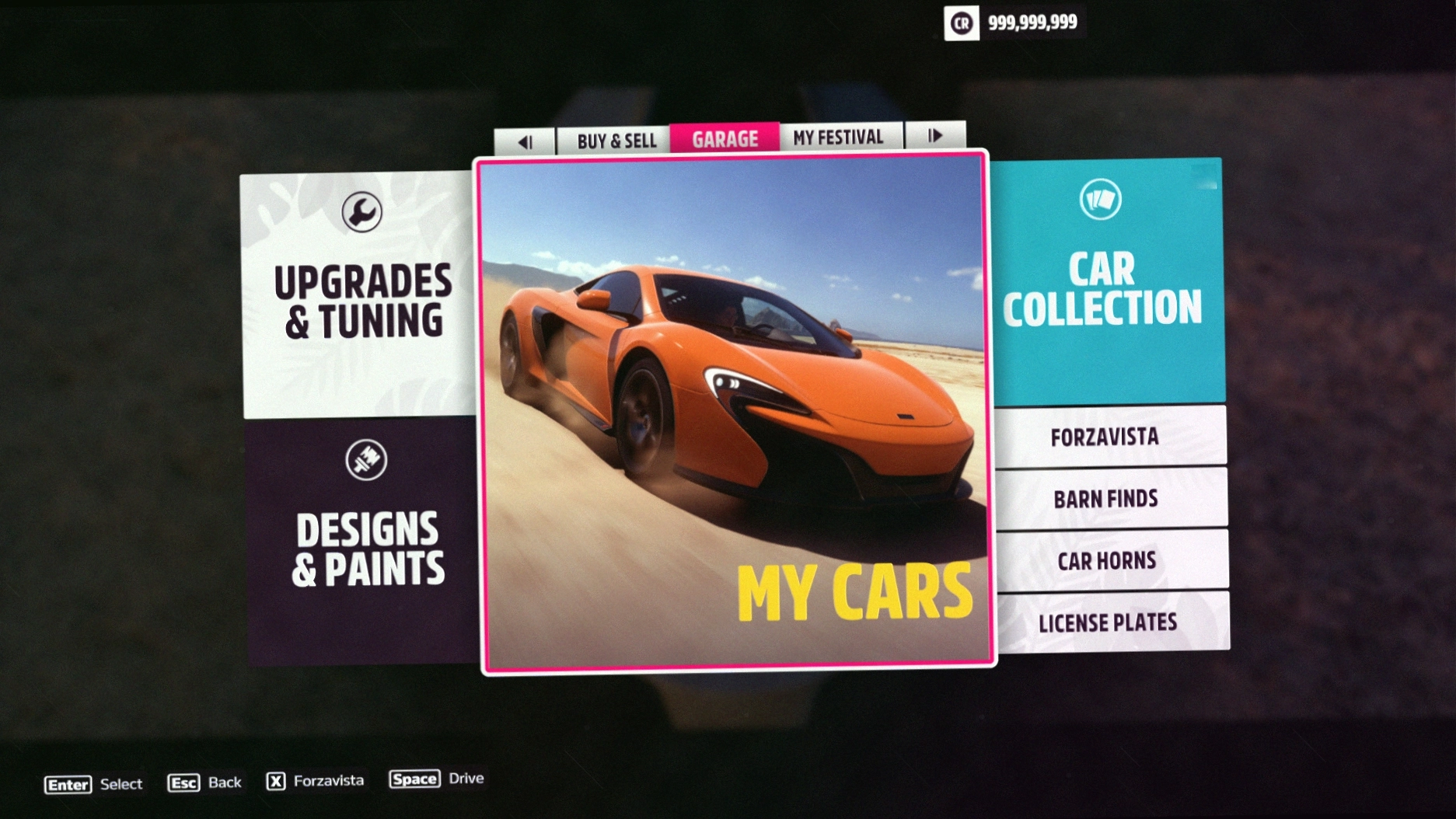Select the Car Horns entry
Screen dimensions: 1456x819
click(x=1107, y=560)
